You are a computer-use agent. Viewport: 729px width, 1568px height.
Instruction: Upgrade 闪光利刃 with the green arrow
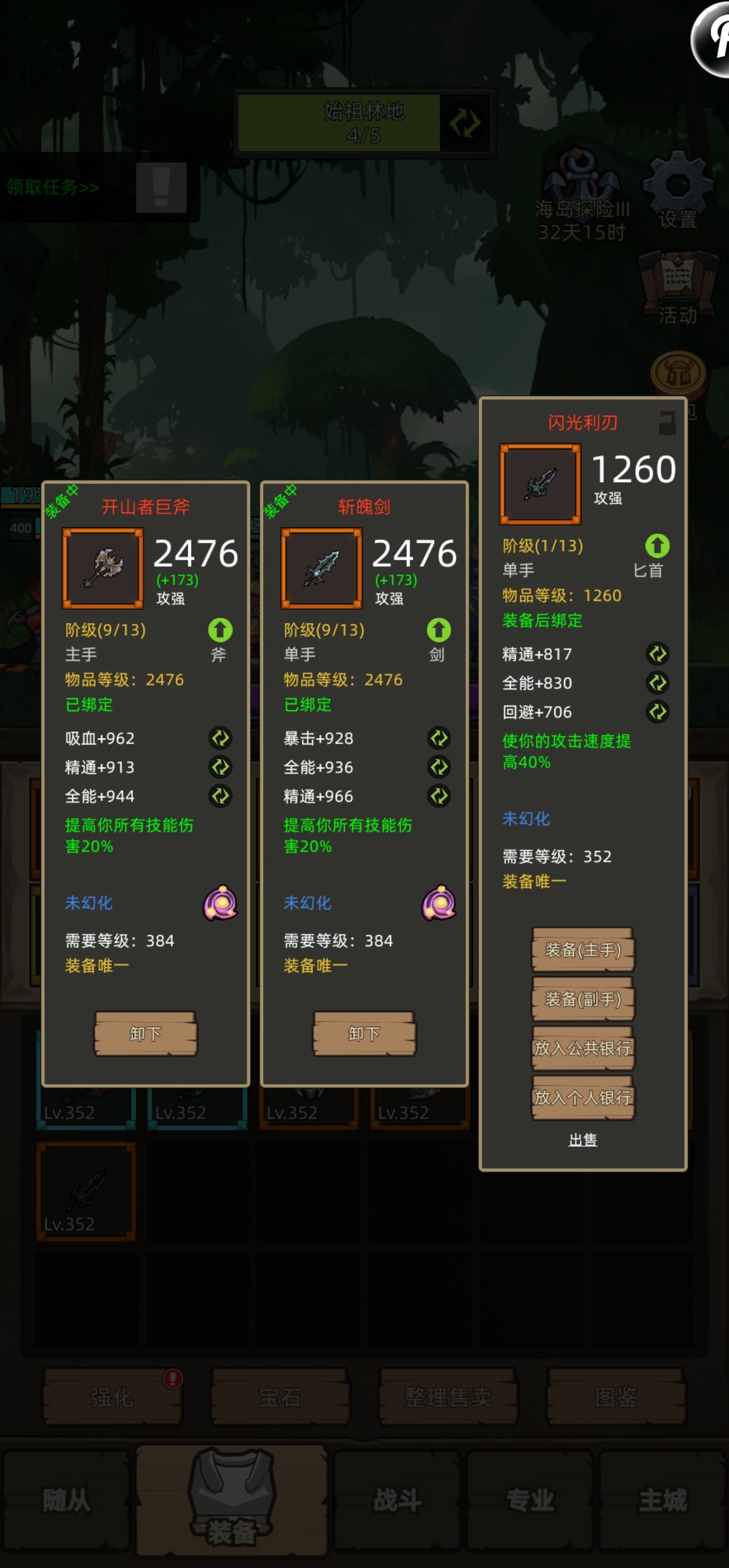click(656, 546)
